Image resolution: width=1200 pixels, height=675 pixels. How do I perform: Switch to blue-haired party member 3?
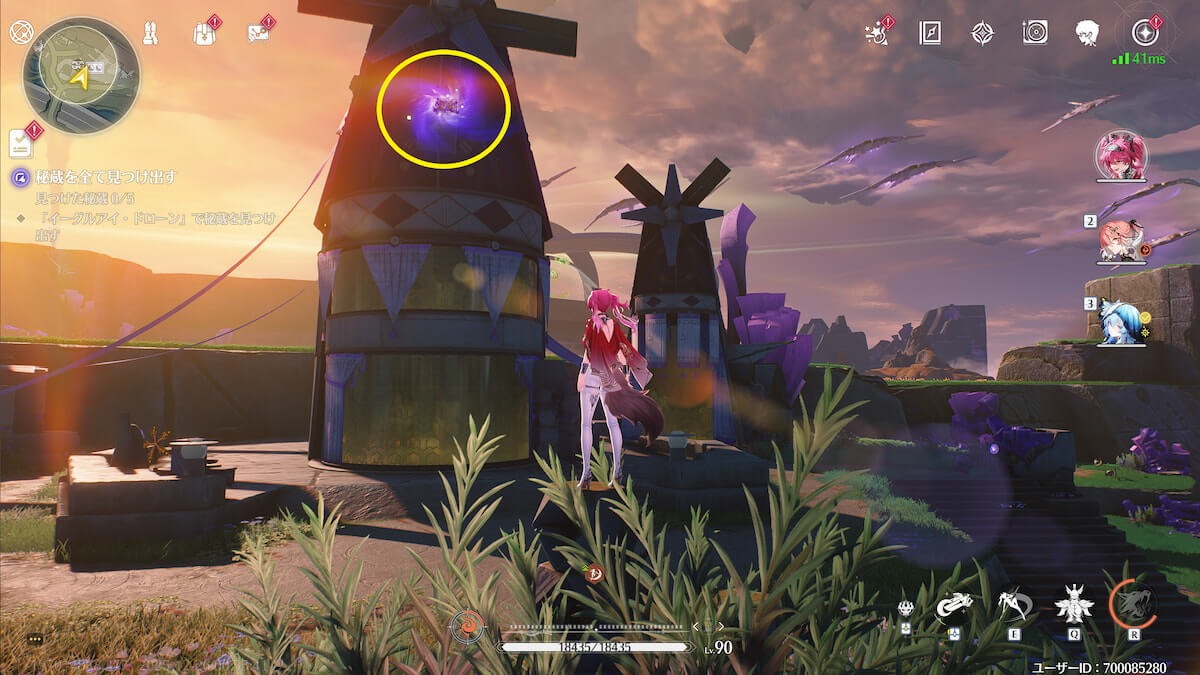1120,320
